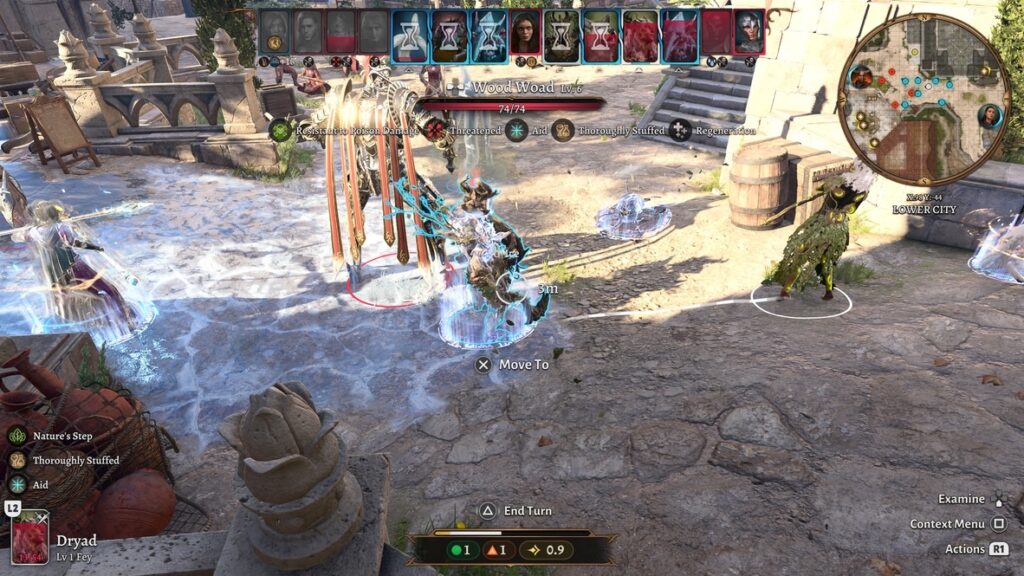1024x576 pixels.
Task: Select the Dryad character portrait card
Action: coord(30,537)
